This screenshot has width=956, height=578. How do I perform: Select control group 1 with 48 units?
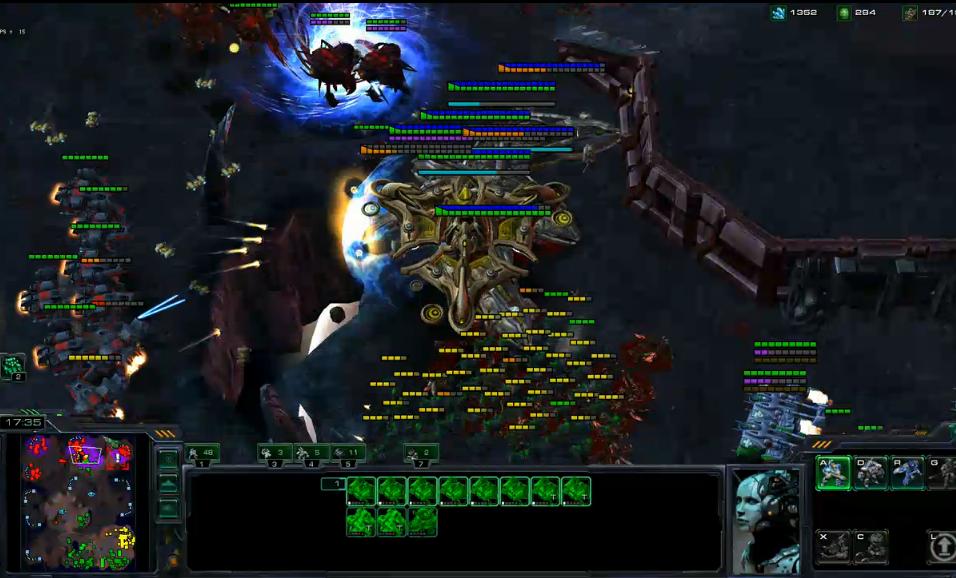(203, 453)
